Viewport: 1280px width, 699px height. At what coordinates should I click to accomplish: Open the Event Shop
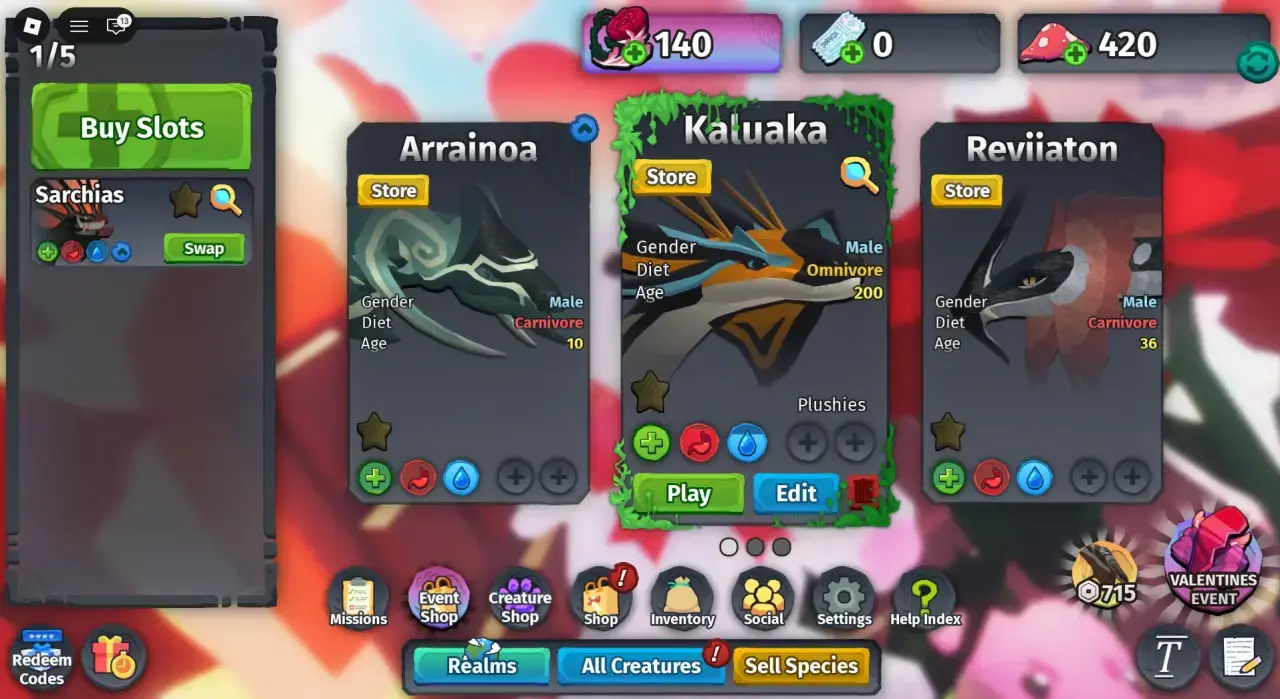438,599
